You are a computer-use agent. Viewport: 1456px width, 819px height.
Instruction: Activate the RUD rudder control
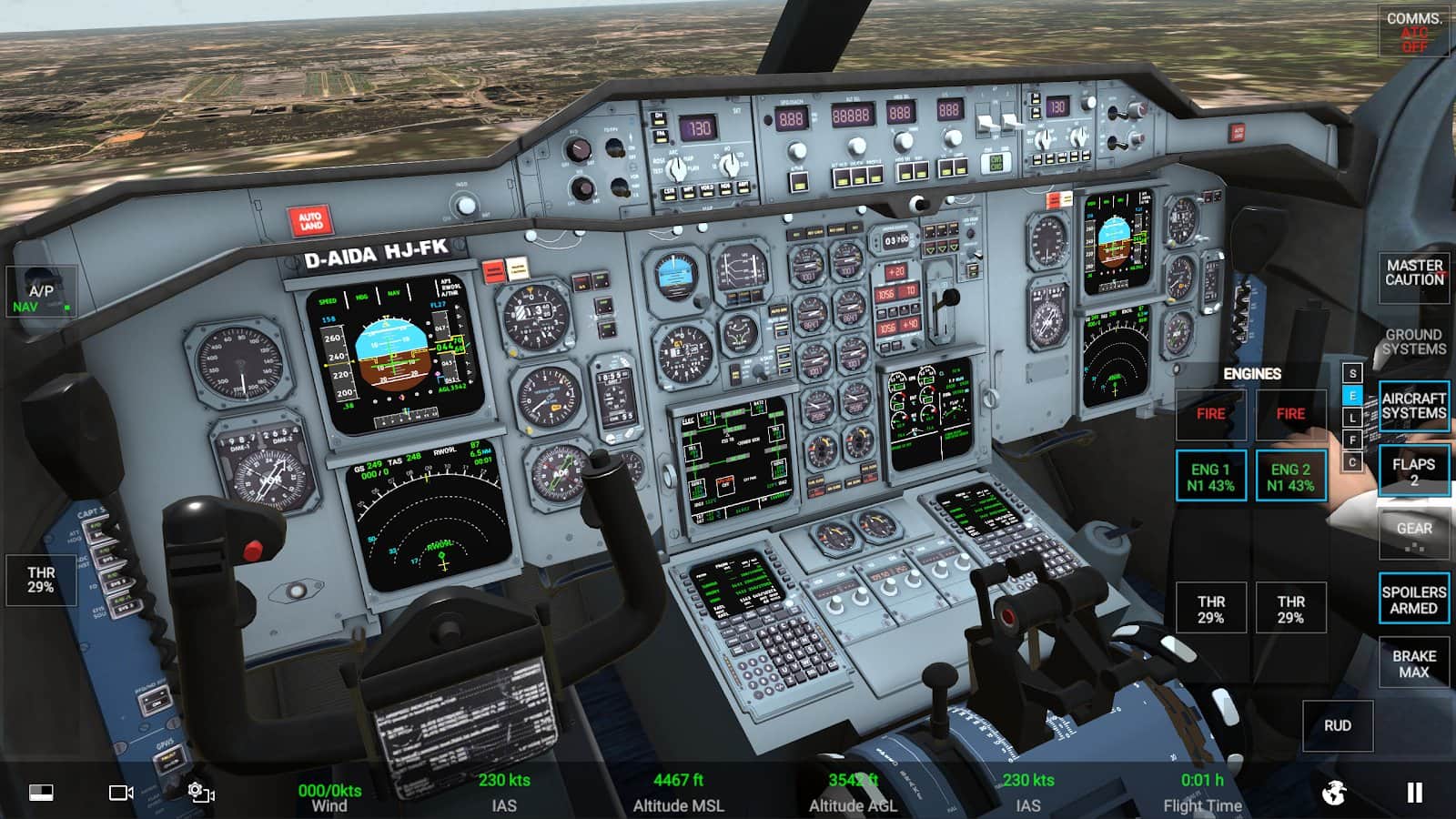click(x=1337, y=725)
